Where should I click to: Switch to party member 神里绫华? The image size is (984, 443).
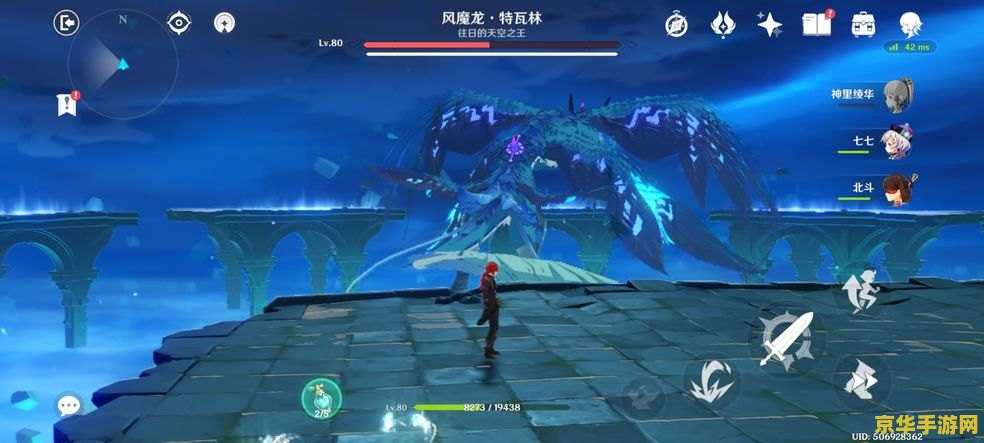(x=901, y=95)
